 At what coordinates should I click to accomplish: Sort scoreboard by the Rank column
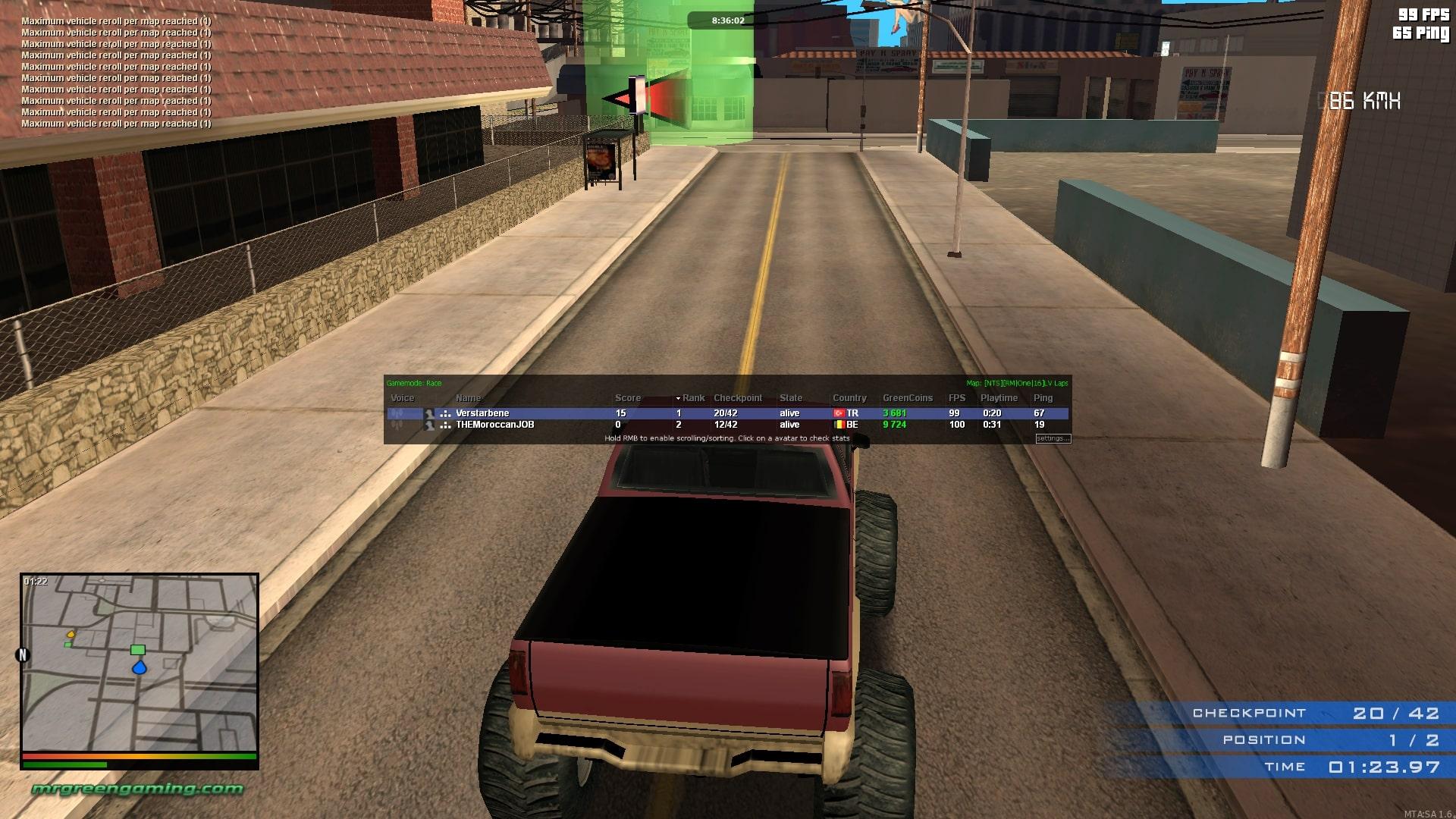(693, 398)
